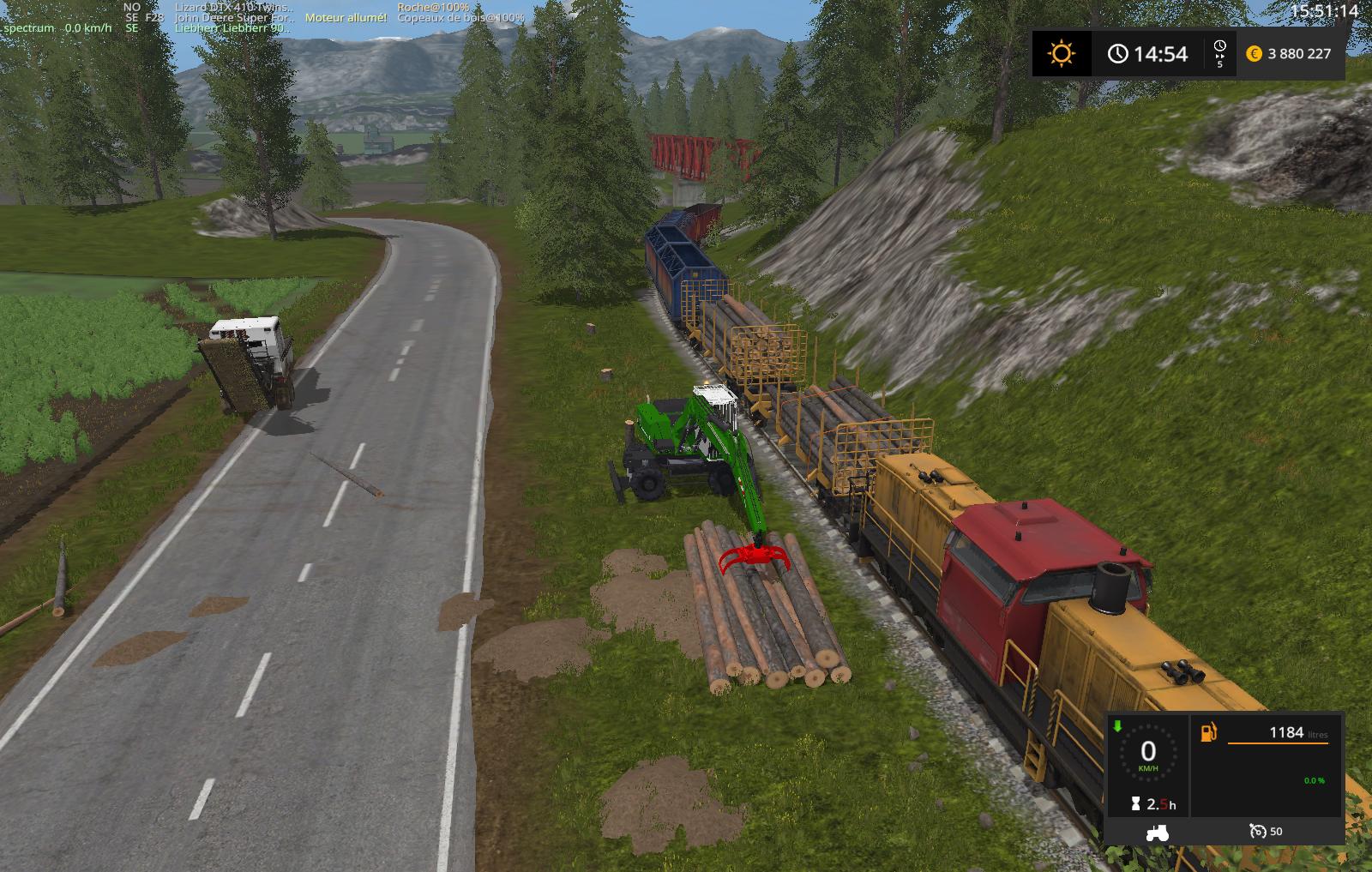Click the tractor vehicle icon
The image size is (1372, 872).
pos(1158,832)
